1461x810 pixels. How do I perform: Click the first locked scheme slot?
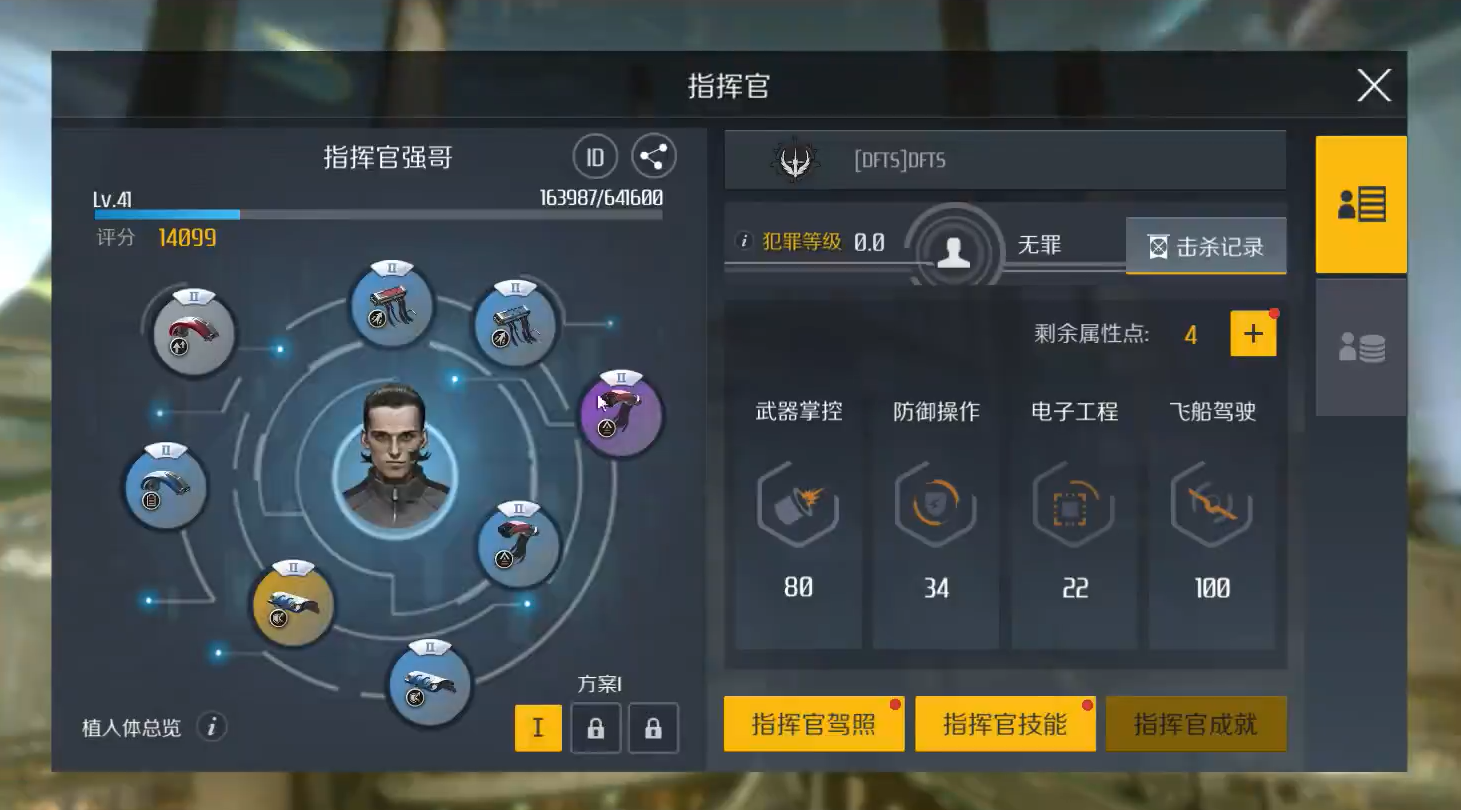click(595, 729)
